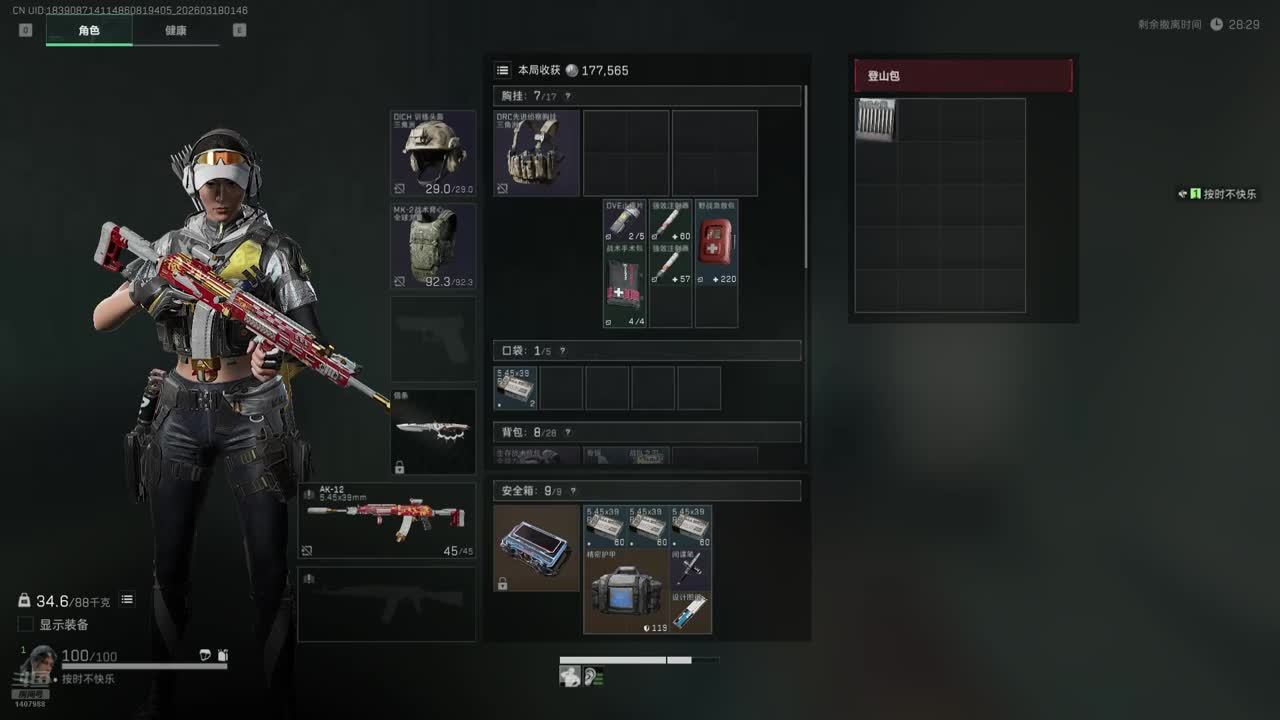Screen dimensions: 1280x720
Task: Click the melee knife equipment slot
Action: [x=433, y=431]
